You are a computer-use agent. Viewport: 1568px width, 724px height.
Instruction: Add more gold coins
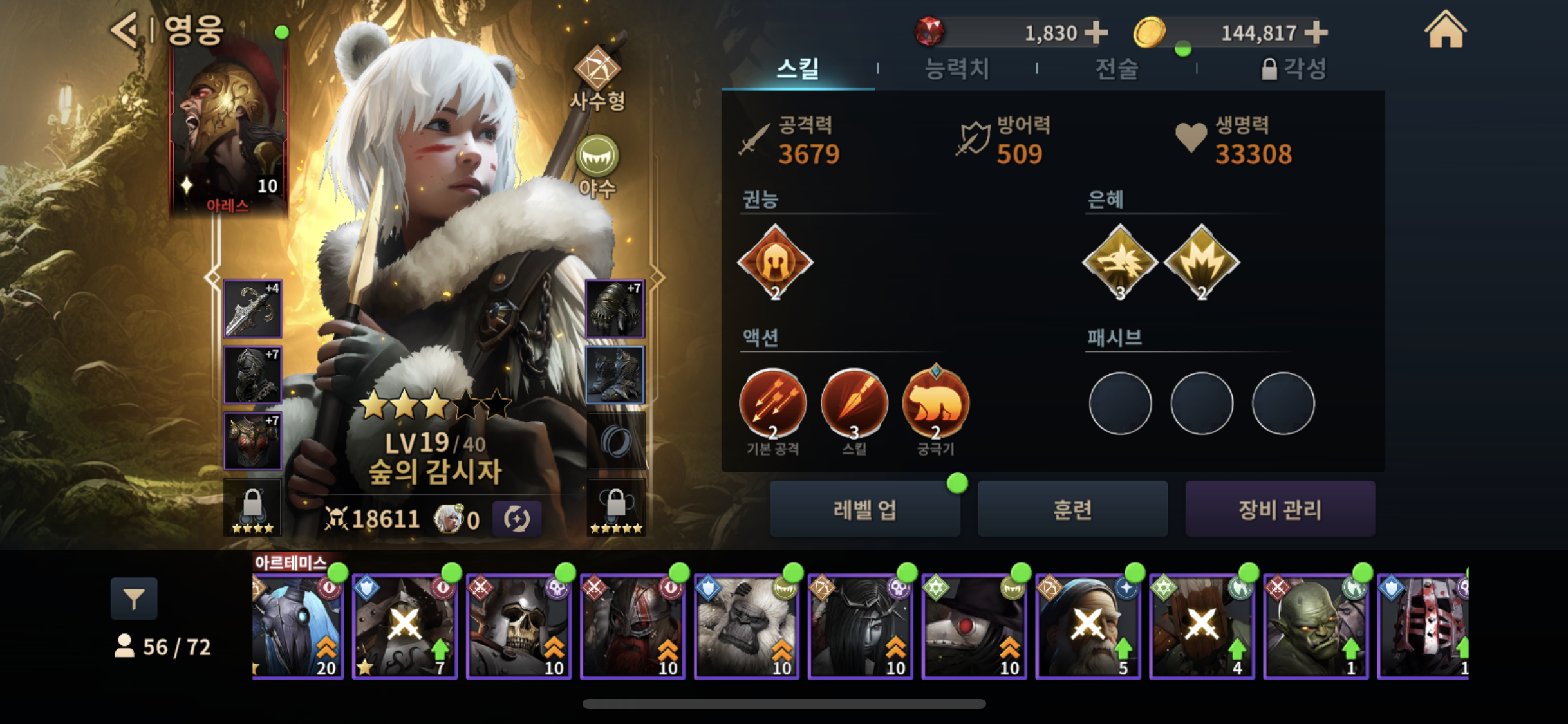pyautogui.click(x=1316, y=32)
